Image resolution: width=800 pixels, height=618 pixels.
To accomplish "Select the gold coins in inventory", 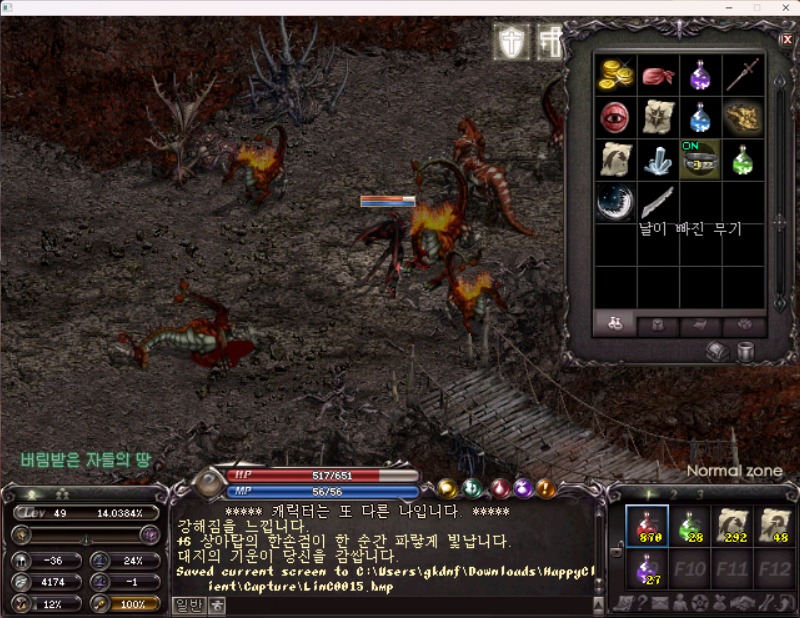I will 616,74.
